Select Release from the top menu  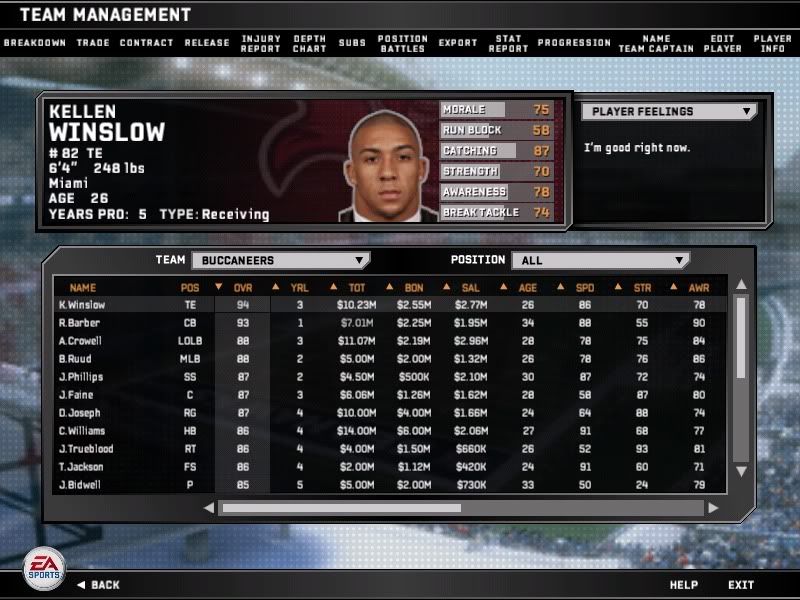(x=207, y=43)
